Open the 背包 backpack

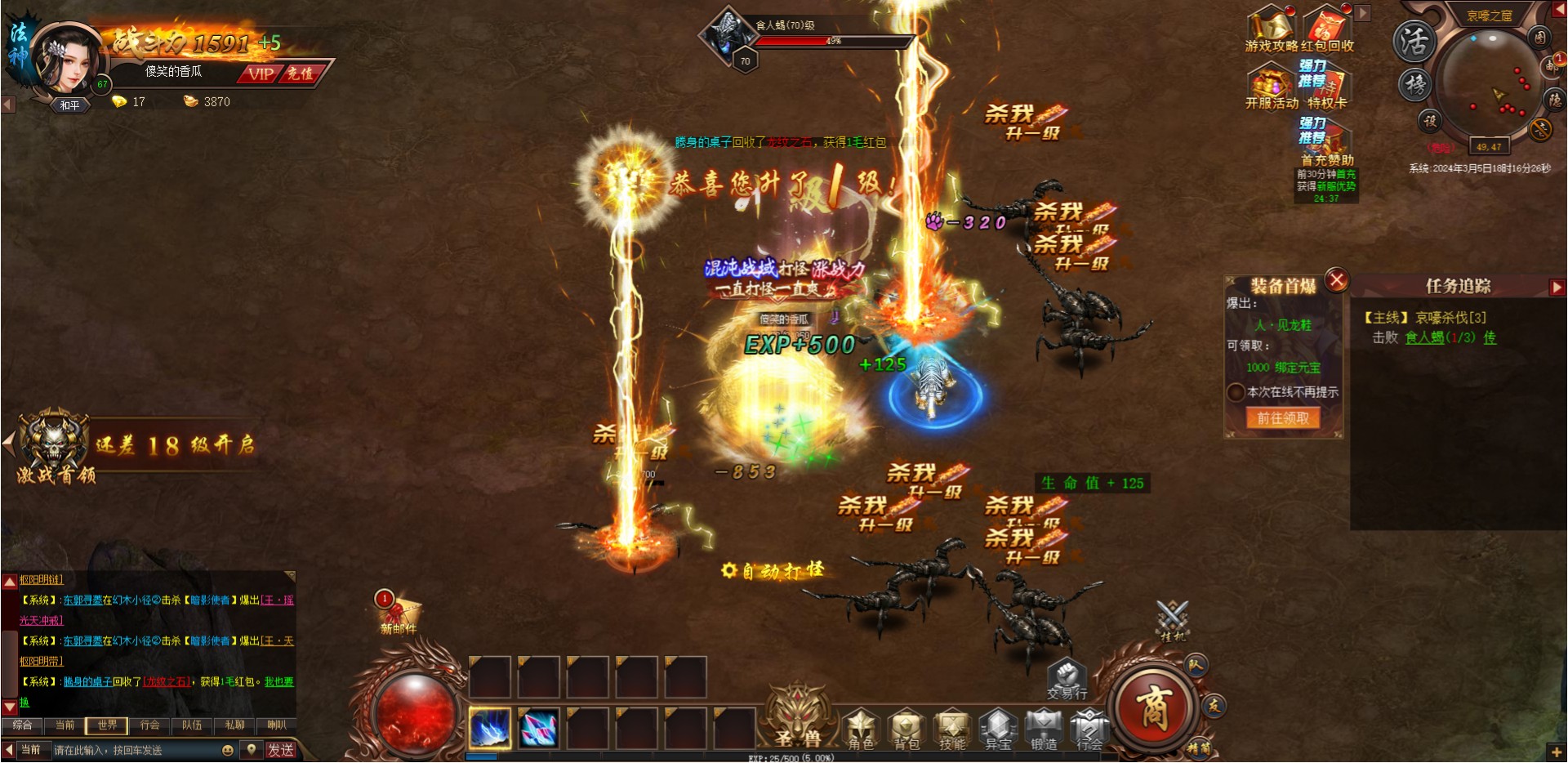906,729
